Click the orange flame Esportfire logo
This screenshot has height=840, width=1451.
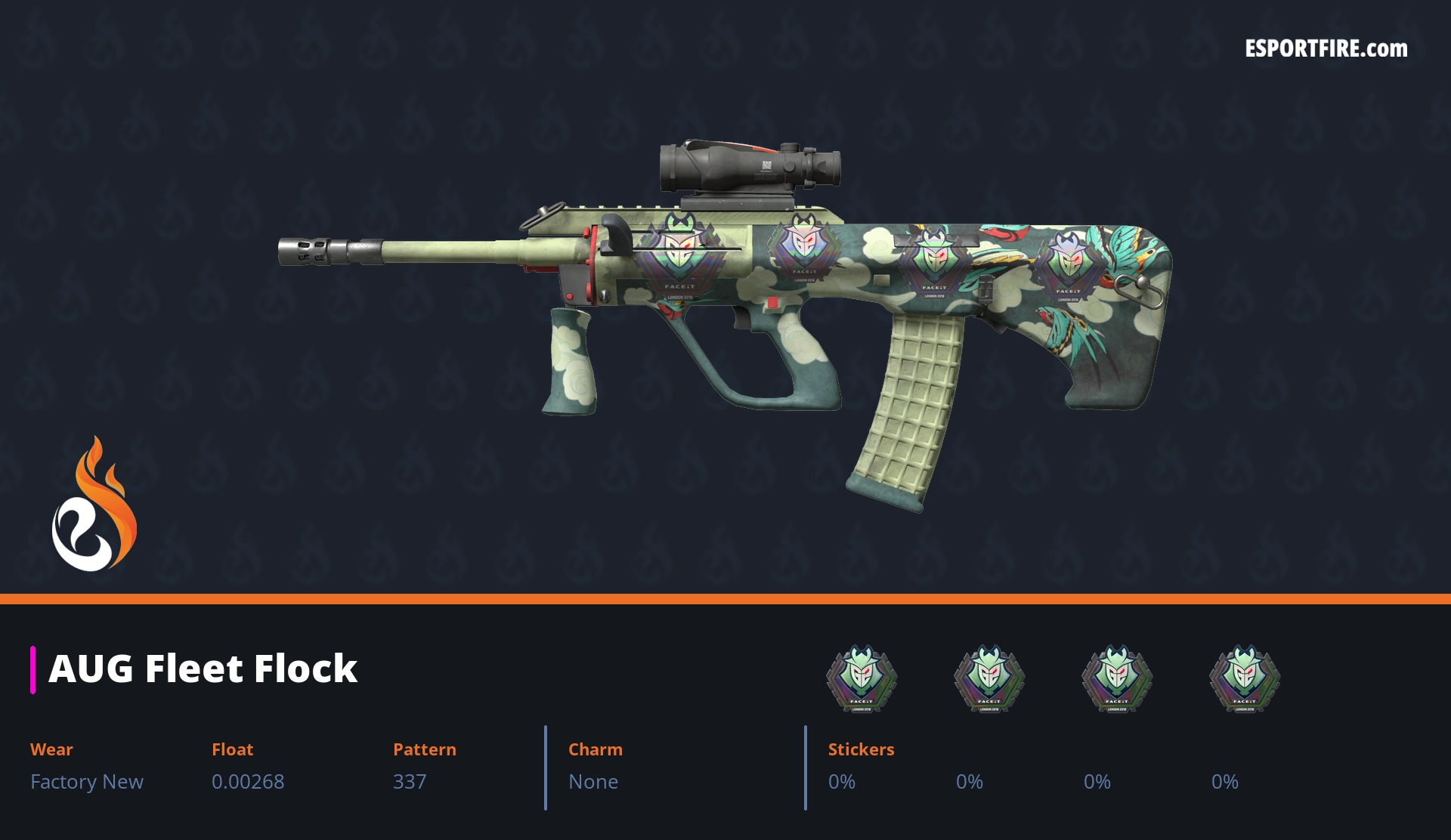94,505
